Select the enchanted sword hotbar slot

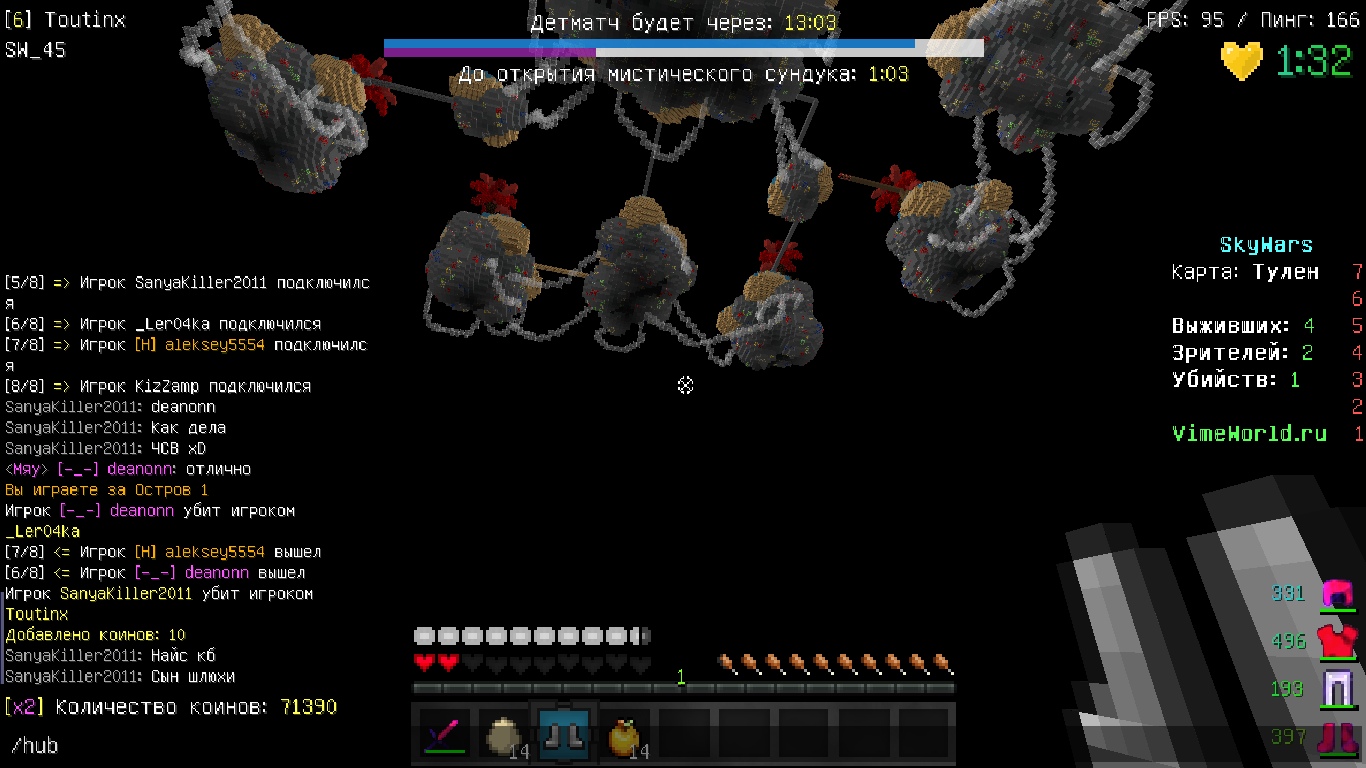click(442, 735)
